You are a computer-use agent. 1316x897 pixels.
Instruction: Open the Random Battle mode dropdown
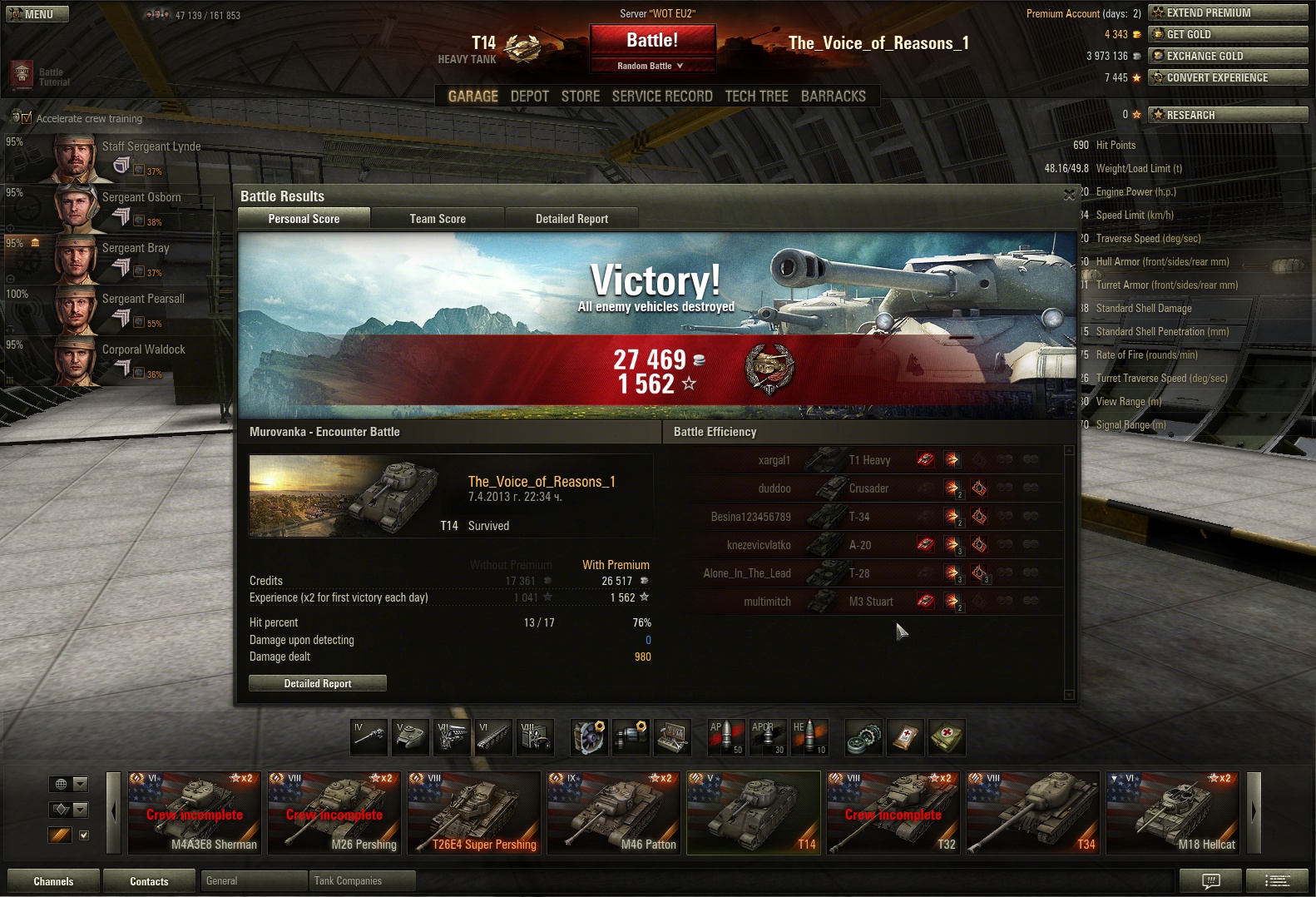(x=651, y=66)
